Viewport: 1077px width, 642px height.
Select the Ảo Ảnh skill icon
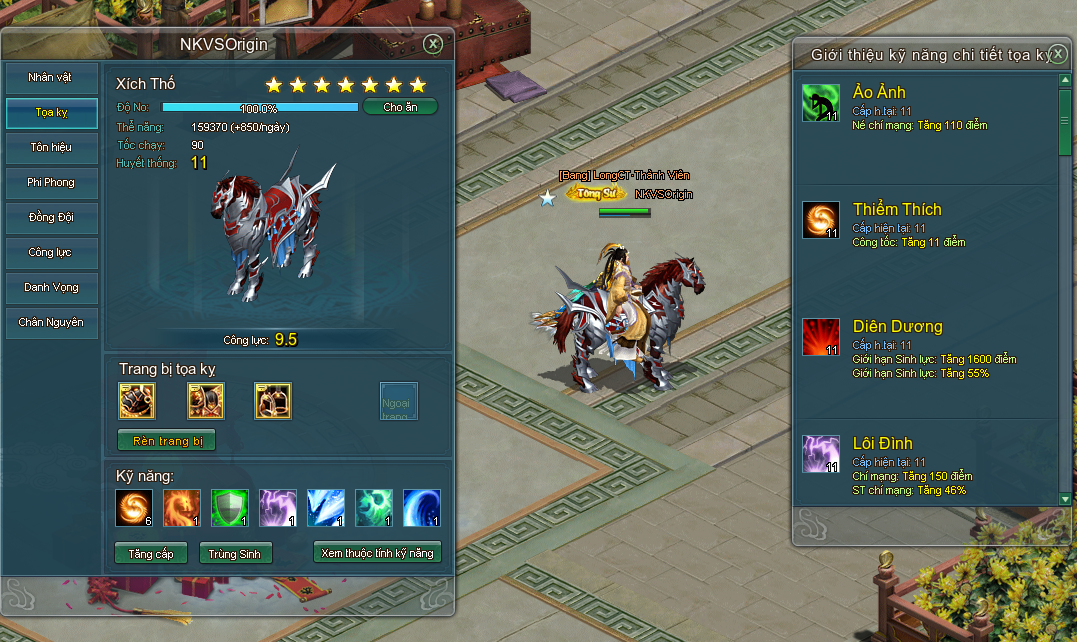[x=821, y=103]
